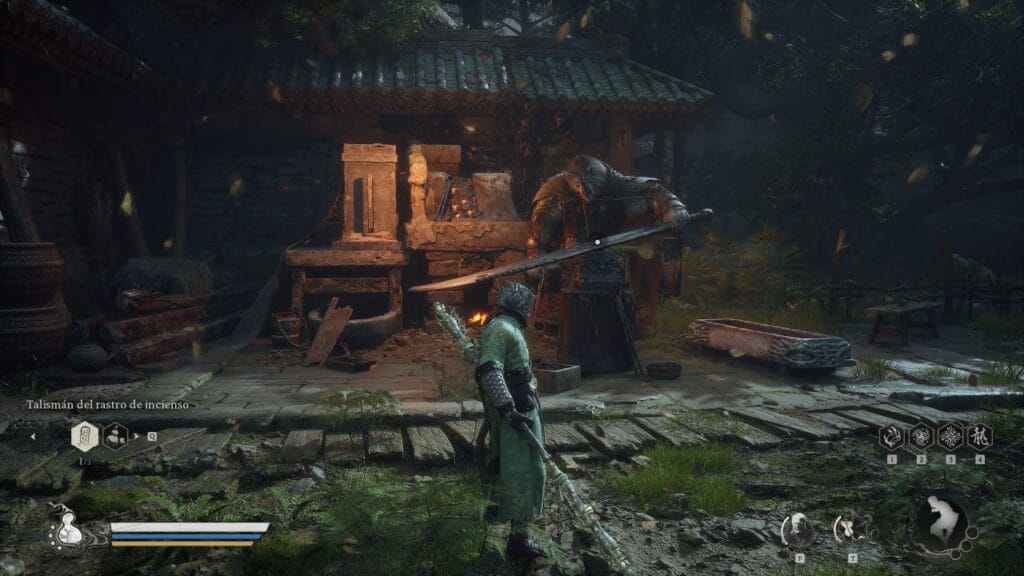This screenshot has height=576, width=1024.
Task: Use the butterfly-shaped vessel skill icon
Action: pos(850,527)
